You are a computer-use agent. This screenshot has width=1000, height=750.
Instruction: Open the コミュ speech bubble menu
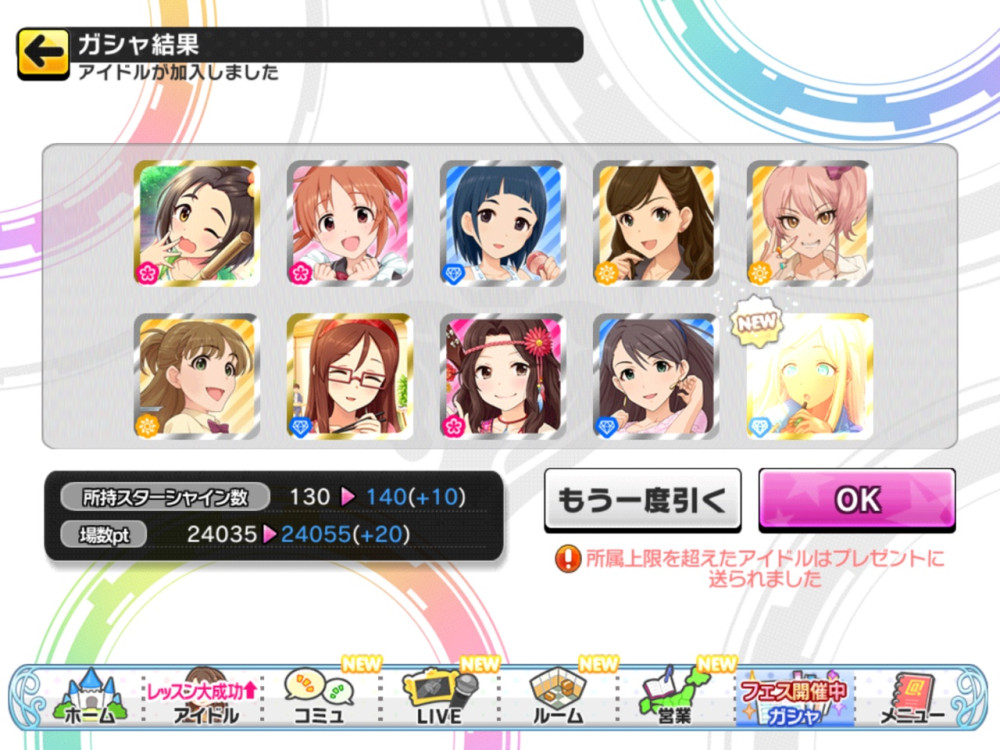320,696
